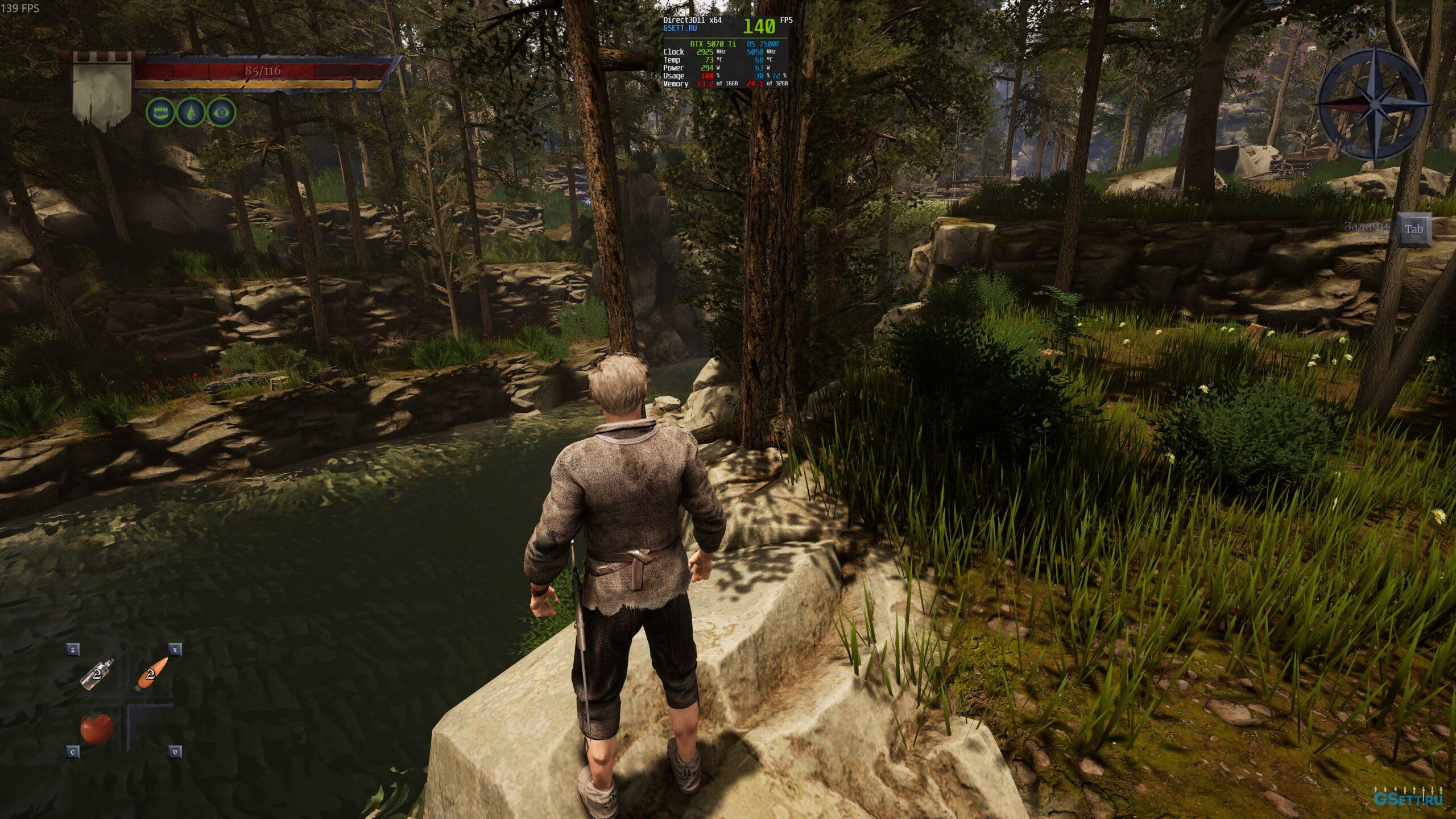
Task: Choose the tomato in the quick slots
Action: 96,727
